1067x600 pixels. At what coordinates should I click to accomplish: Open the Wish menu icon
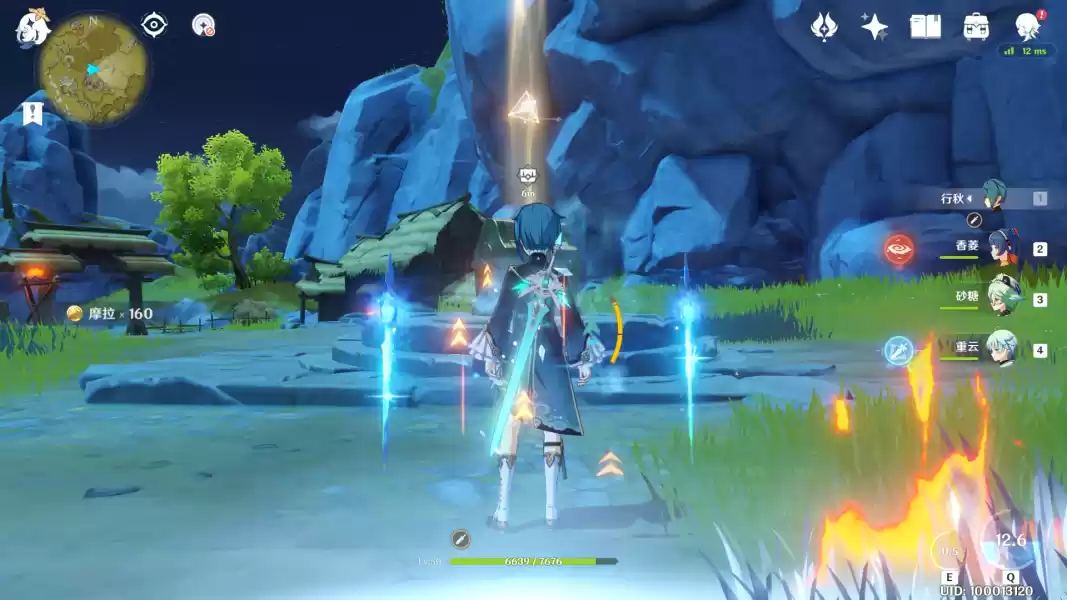[824, 27]
